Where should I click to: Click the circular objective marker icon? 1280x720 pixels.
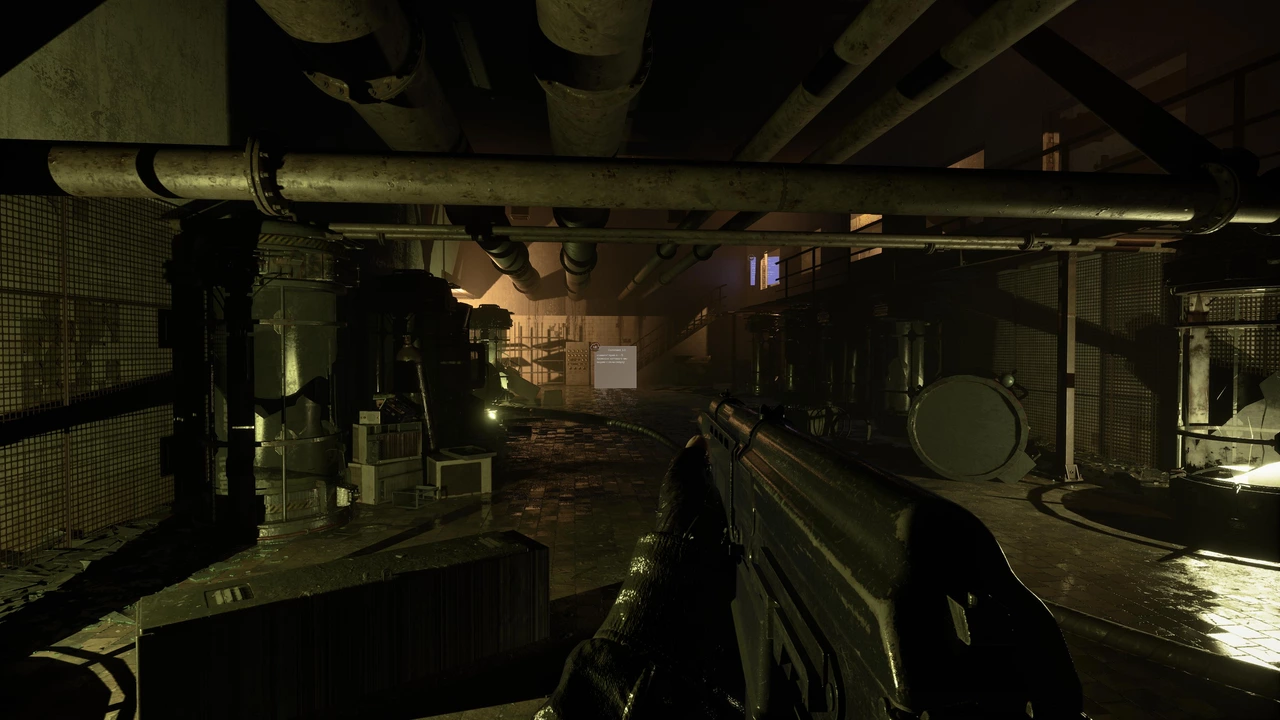coord(595,349)
